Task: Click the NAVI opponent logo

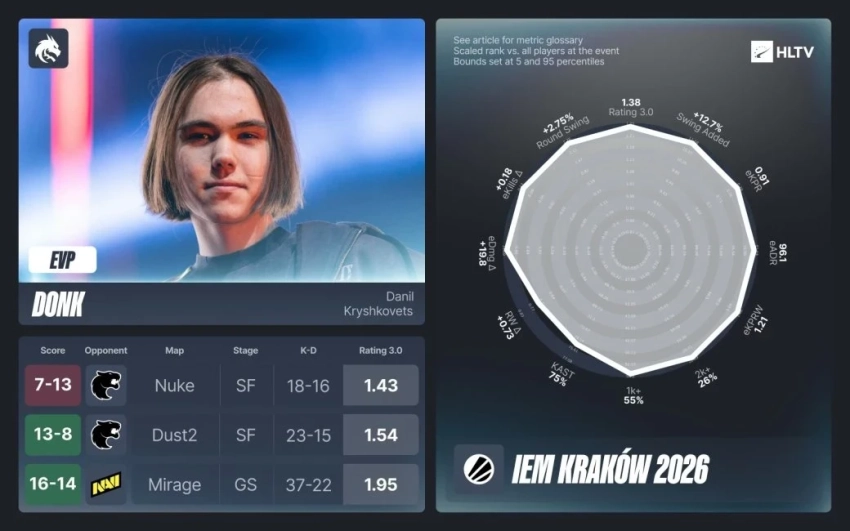Action: [105, 485]
